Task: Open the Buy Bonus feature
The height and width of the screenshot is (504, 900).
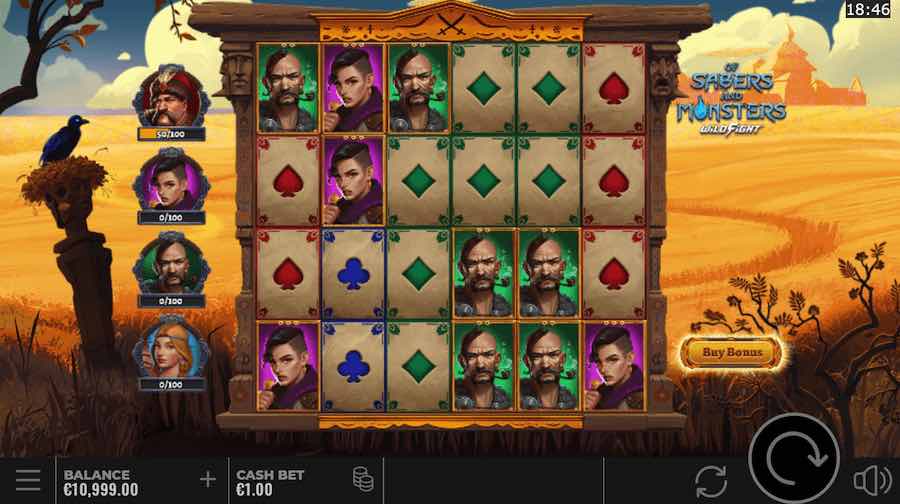Action: [731, 352]
